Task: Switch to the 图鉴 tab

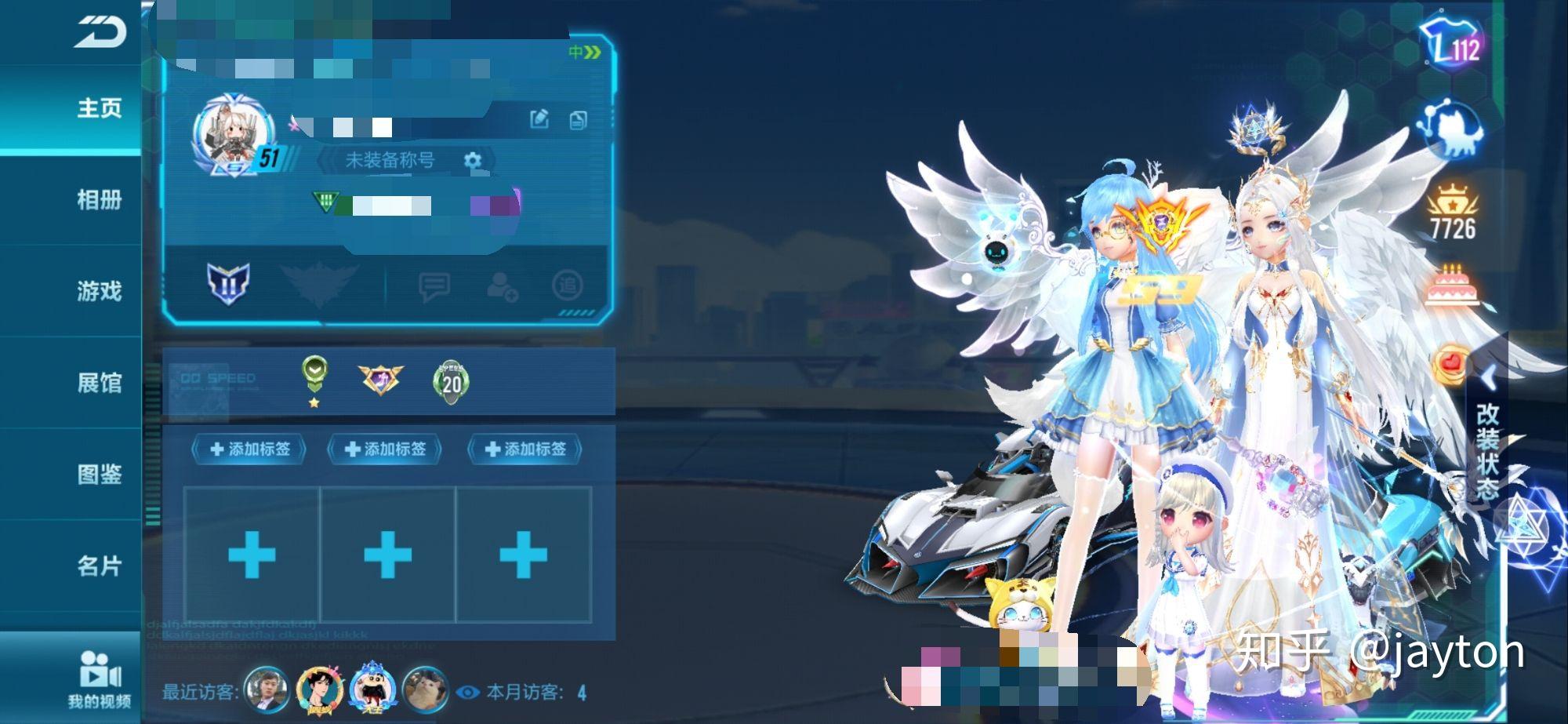Action: [100, 475]
